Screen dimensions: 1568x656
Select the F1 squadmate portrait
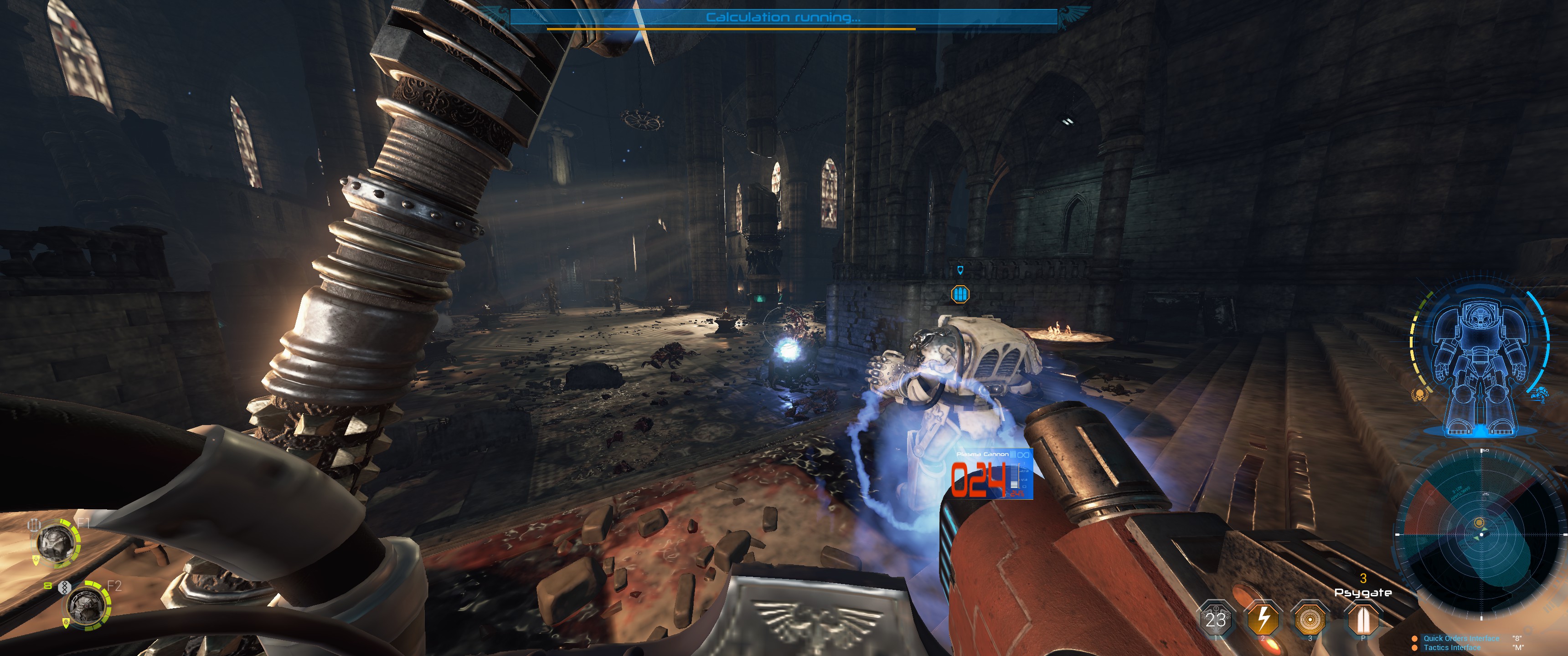tap(57, 543)
